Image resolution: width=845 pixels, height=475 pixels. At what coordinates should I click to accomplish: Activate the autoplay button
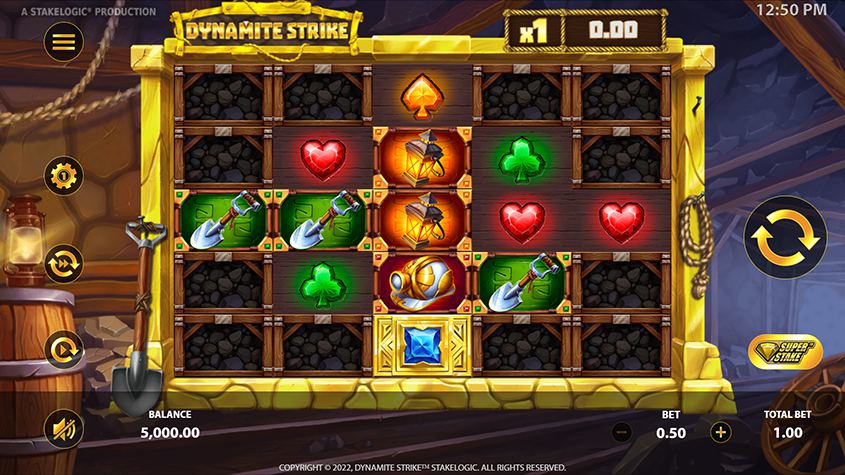[x=64, y=349]
